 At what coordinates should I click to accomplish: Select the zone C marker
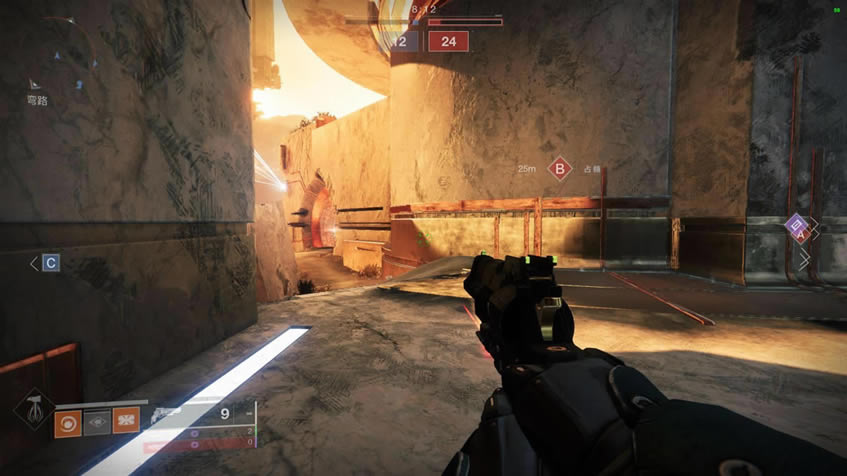click(x=51, y=263)
